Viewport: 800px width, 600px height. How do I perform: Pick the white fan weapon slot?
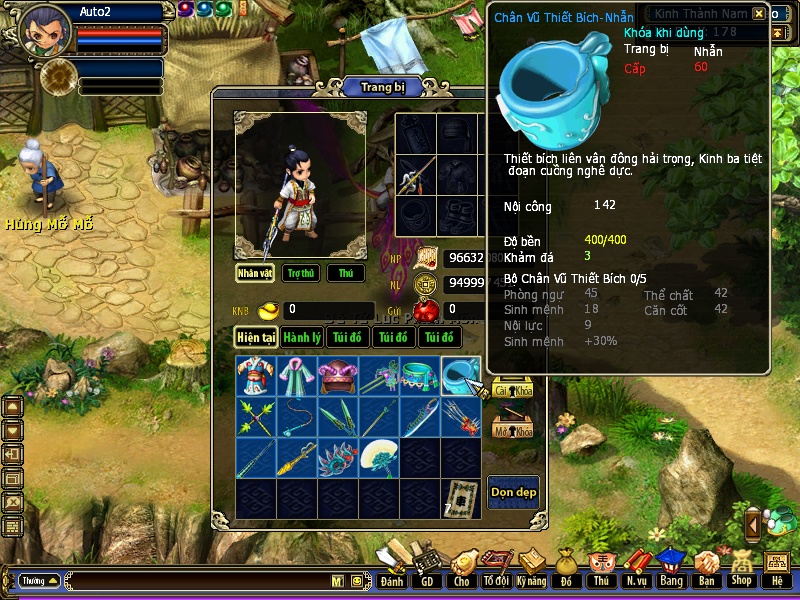point(379,457)
